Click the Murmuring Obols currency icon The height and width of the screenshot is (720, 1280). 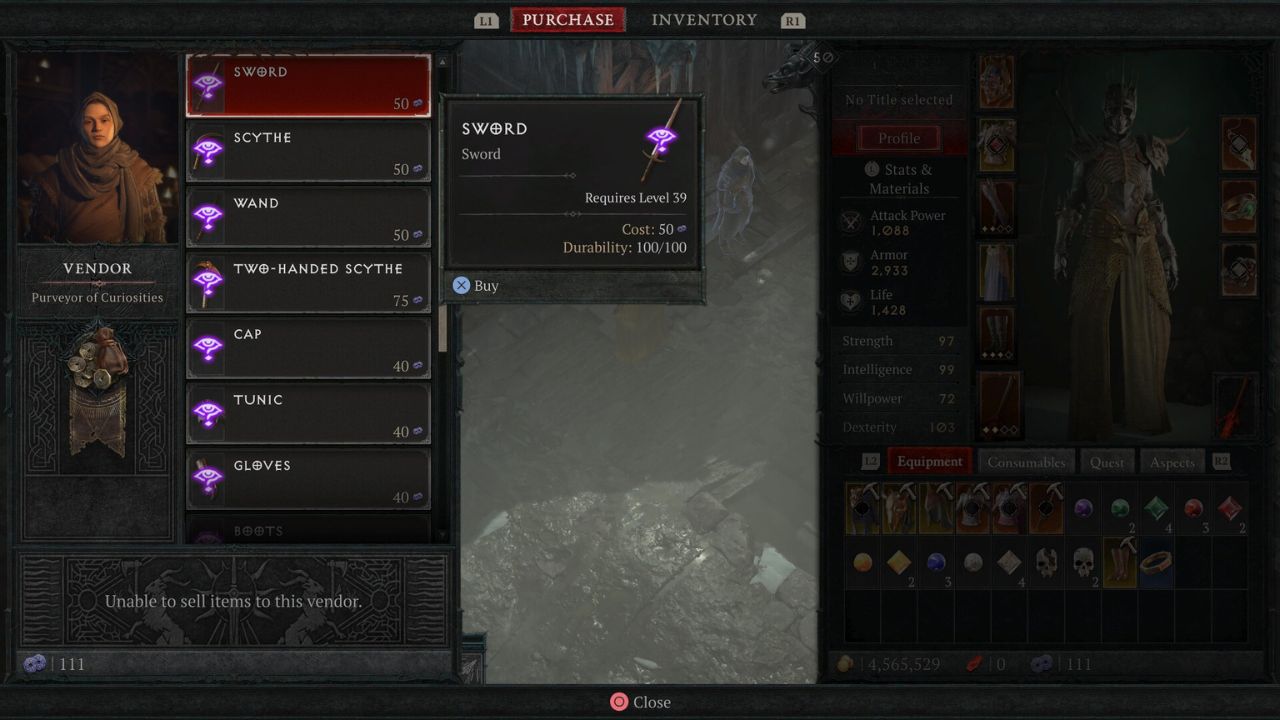click(1041, 663)
